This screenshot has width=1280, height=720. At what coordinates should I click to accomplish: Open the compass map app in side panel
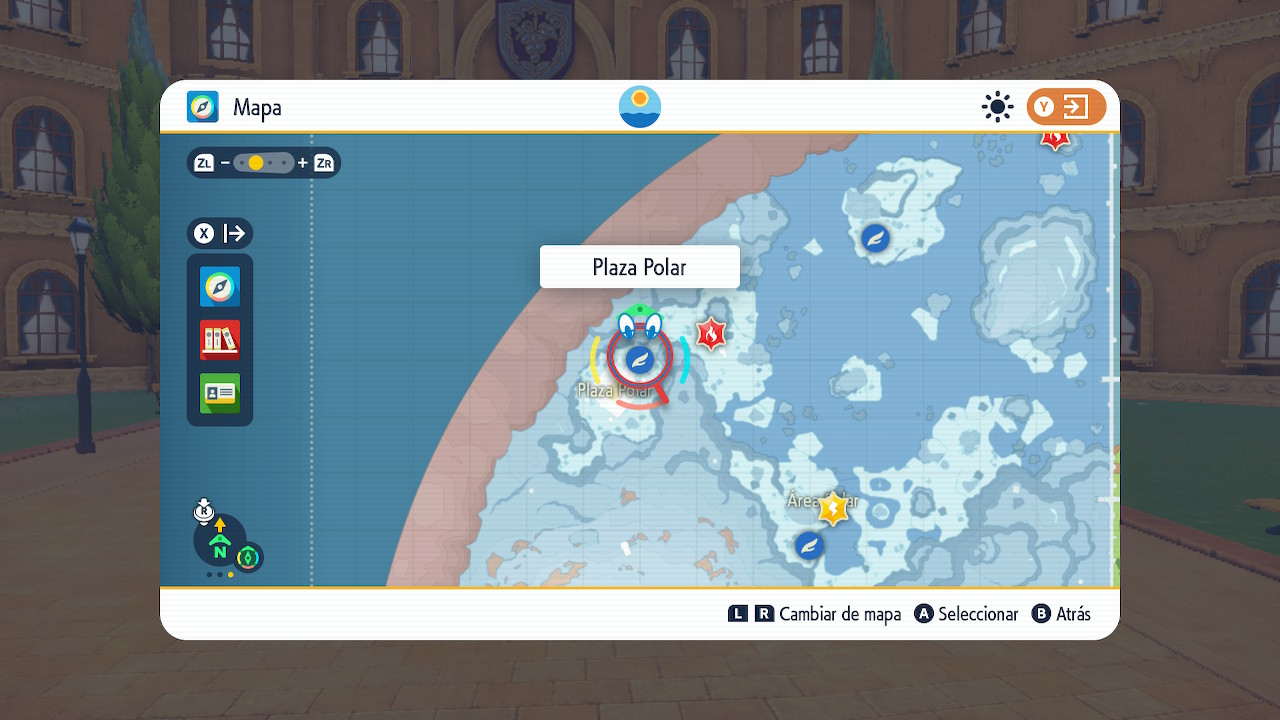click(219, 287)
